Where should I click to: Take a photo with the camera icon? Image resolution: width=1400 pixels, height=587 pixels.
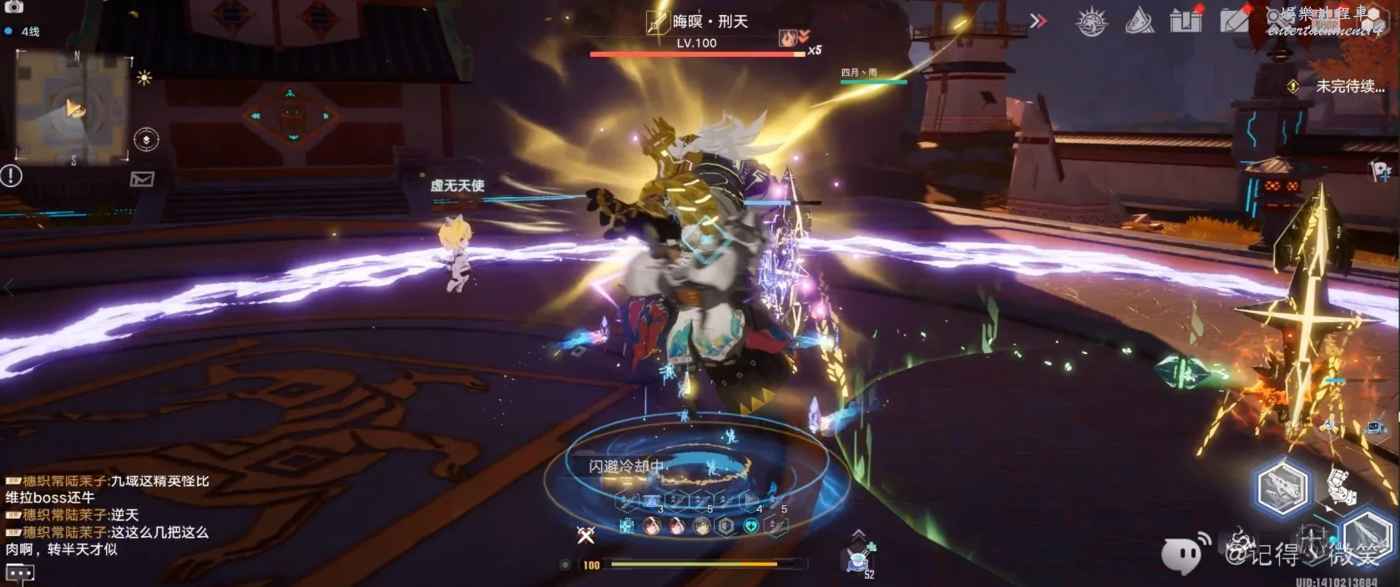pyautogui.click(x=14, y=8)
